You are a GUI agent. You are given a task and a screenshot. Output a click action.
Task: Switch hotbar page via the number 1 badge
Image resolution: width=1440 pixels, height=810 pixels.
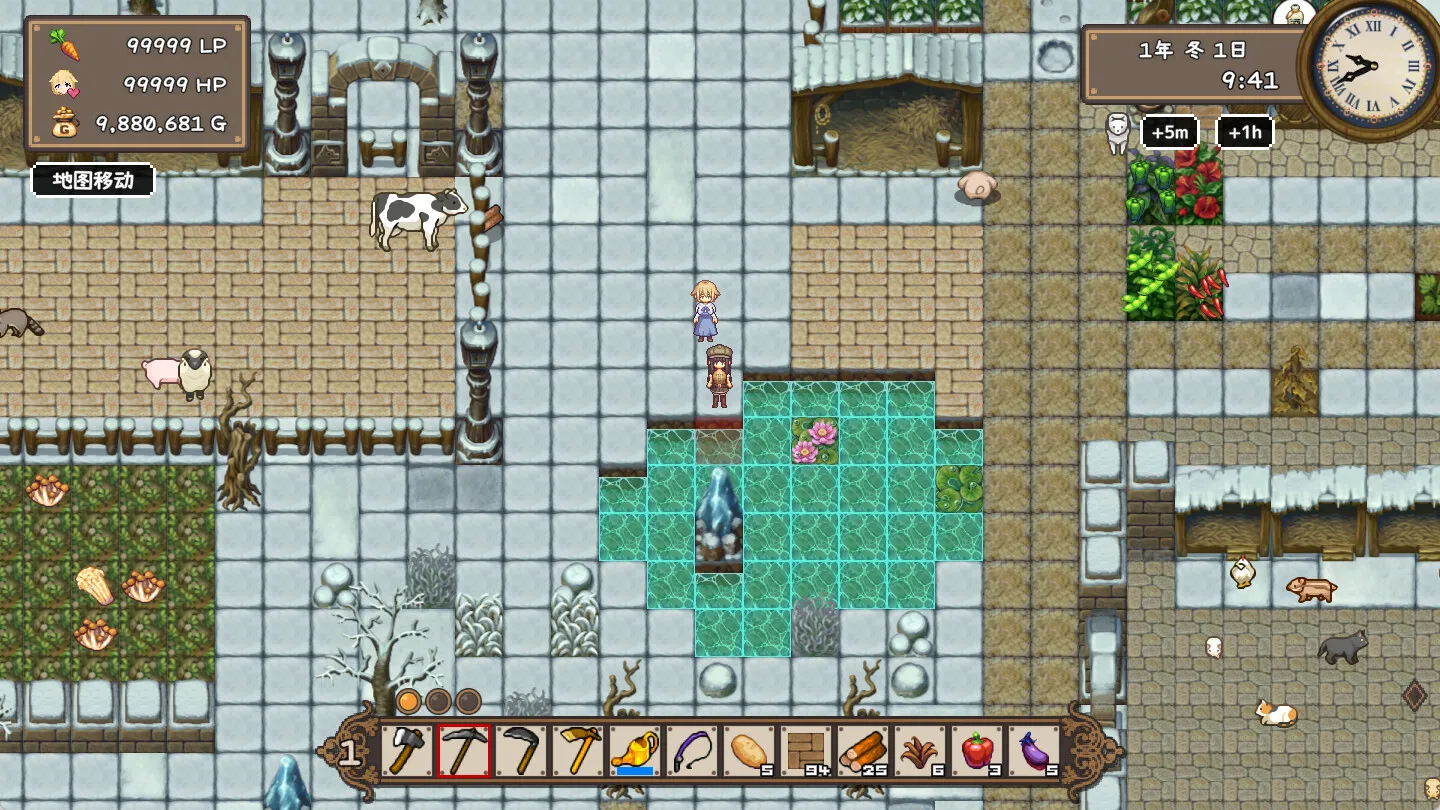point(349,752)
